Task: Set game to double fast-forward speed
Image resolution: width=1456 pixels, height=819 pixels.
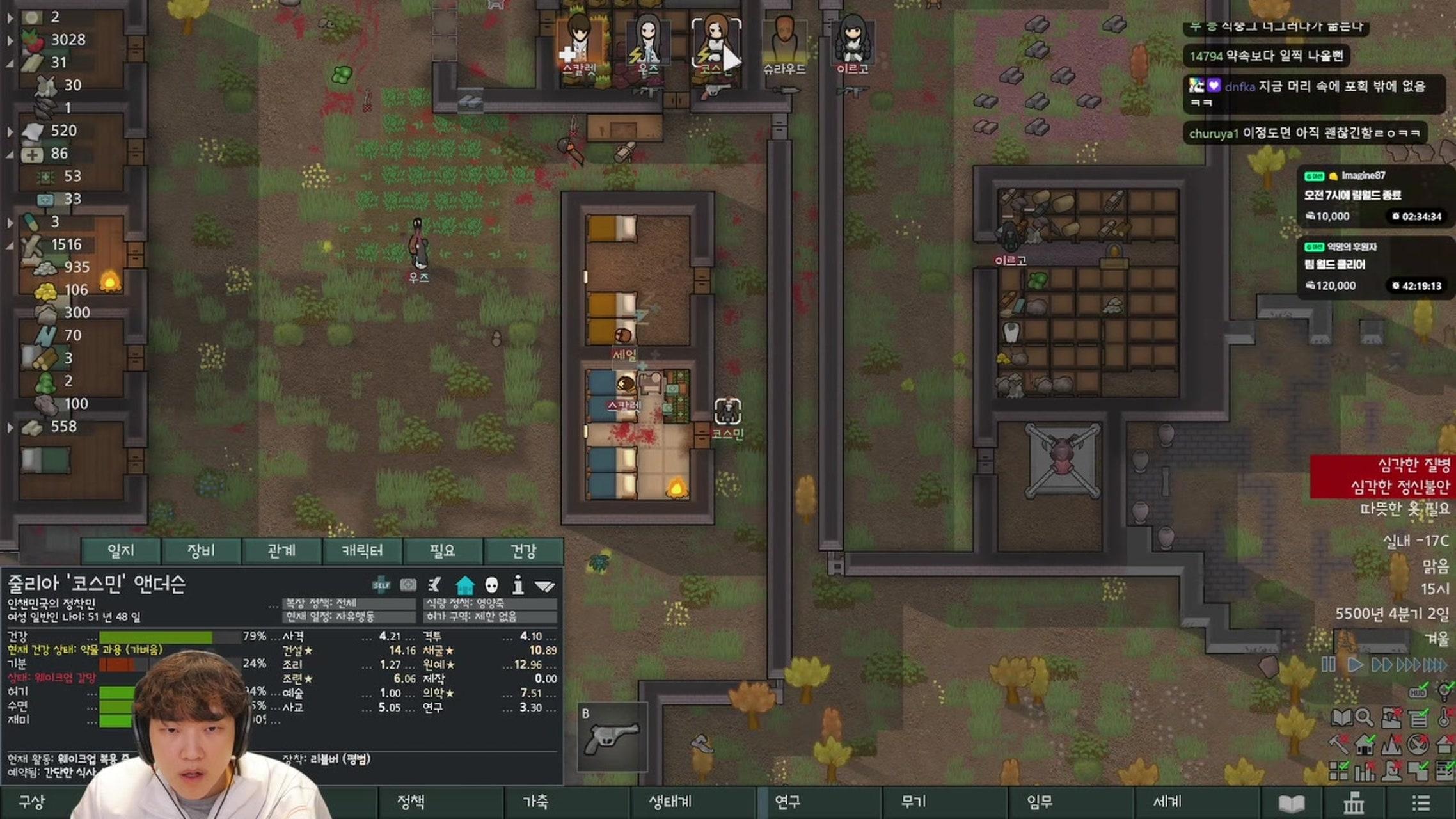Action: 1381,665
